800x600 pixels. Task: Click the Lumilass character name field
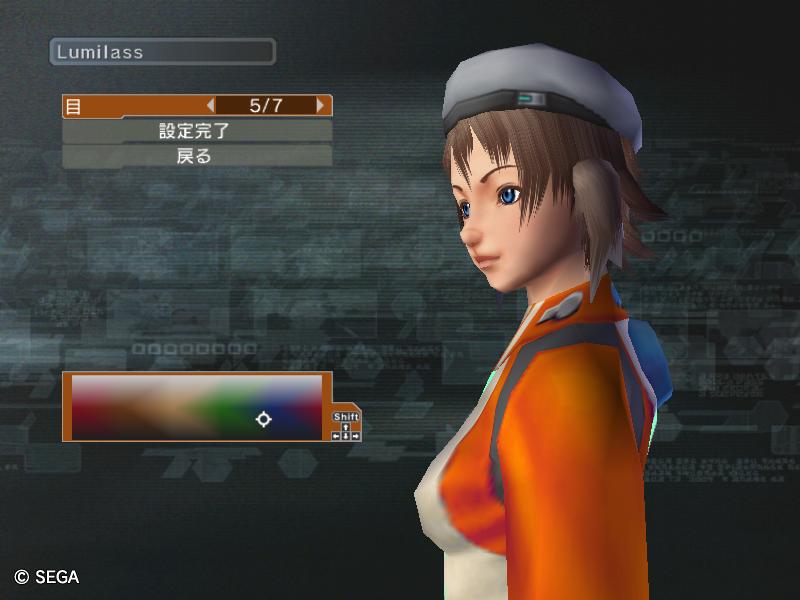pyautogui.click(x=162, y=52)
